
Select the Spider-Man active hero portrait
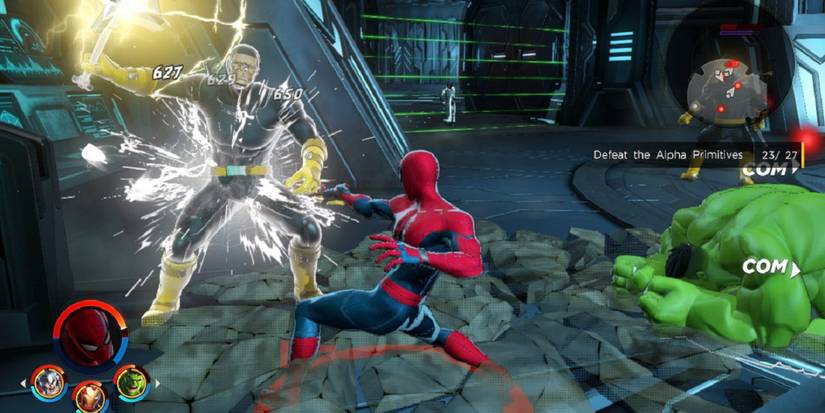point(89,335)
